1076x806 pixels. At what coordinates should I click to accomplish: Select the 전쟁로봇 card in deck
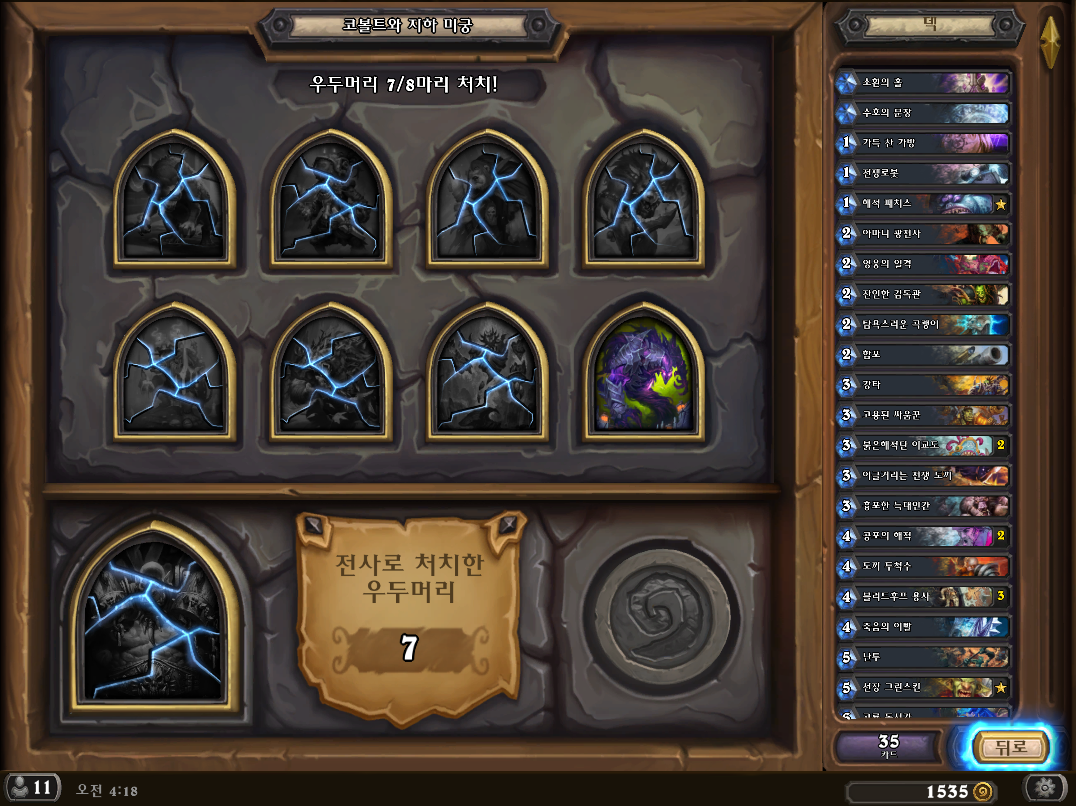(x=922, y=174)
